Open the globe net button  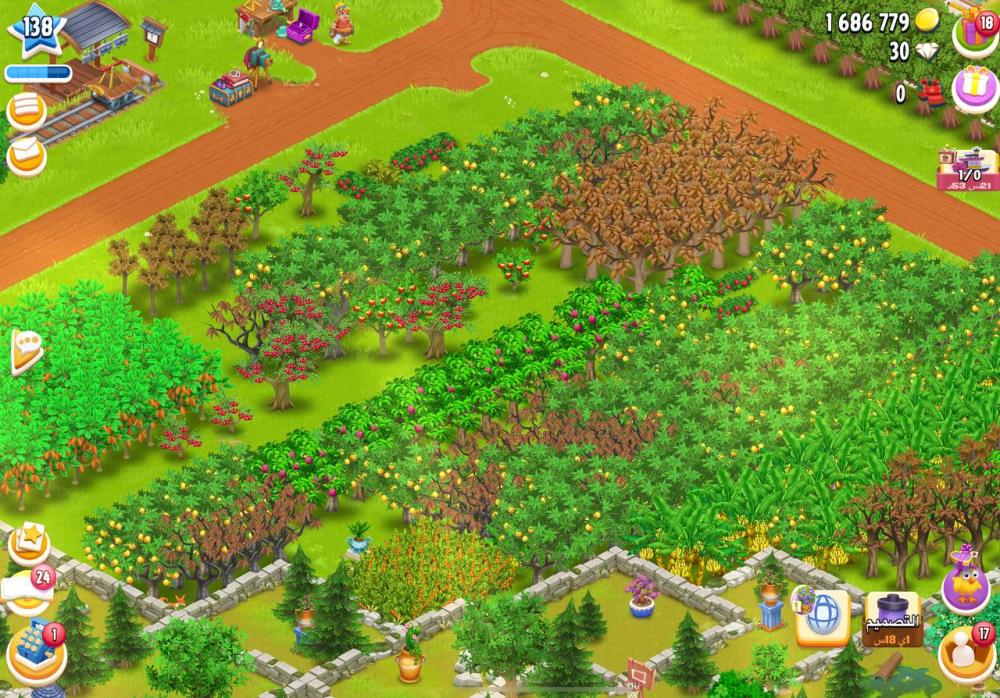(x=822, y=618)
